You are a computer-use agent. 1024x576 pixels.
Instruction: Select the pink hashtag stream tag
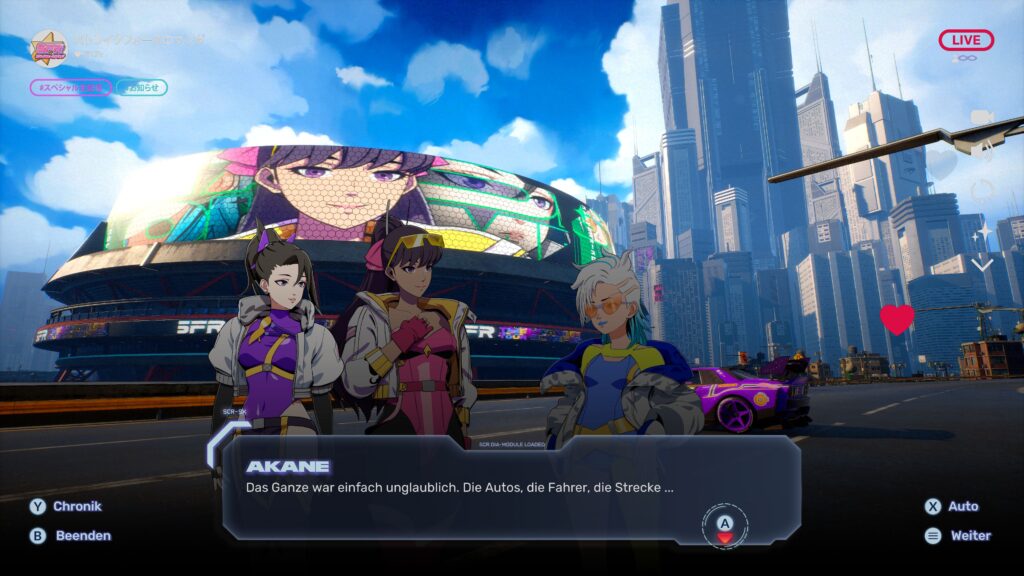coord(70,88)
